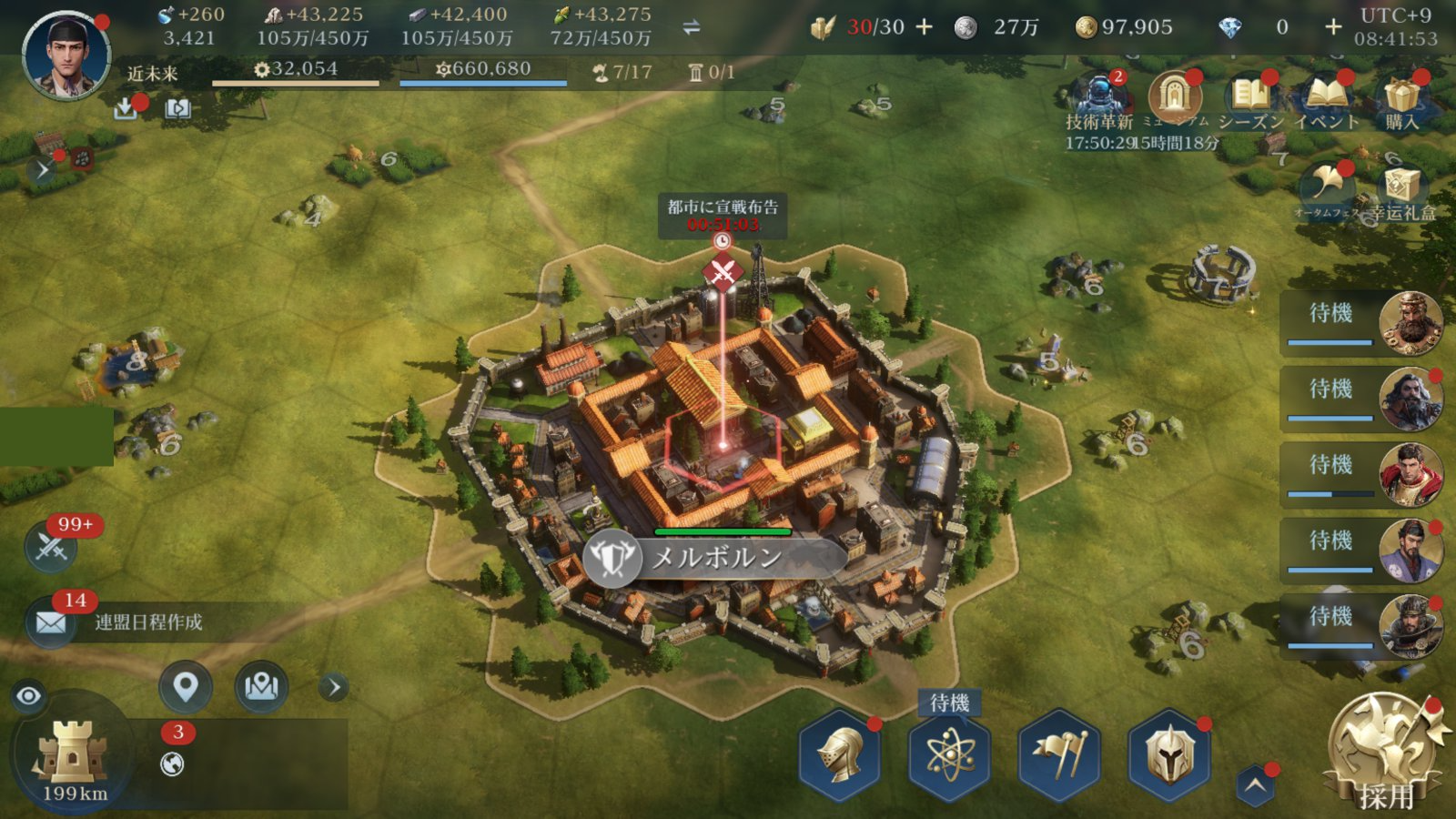Open the spartan helmet hexagon button
Viewport: 1456px width, 819px height.
click(x=1169, y=755)
